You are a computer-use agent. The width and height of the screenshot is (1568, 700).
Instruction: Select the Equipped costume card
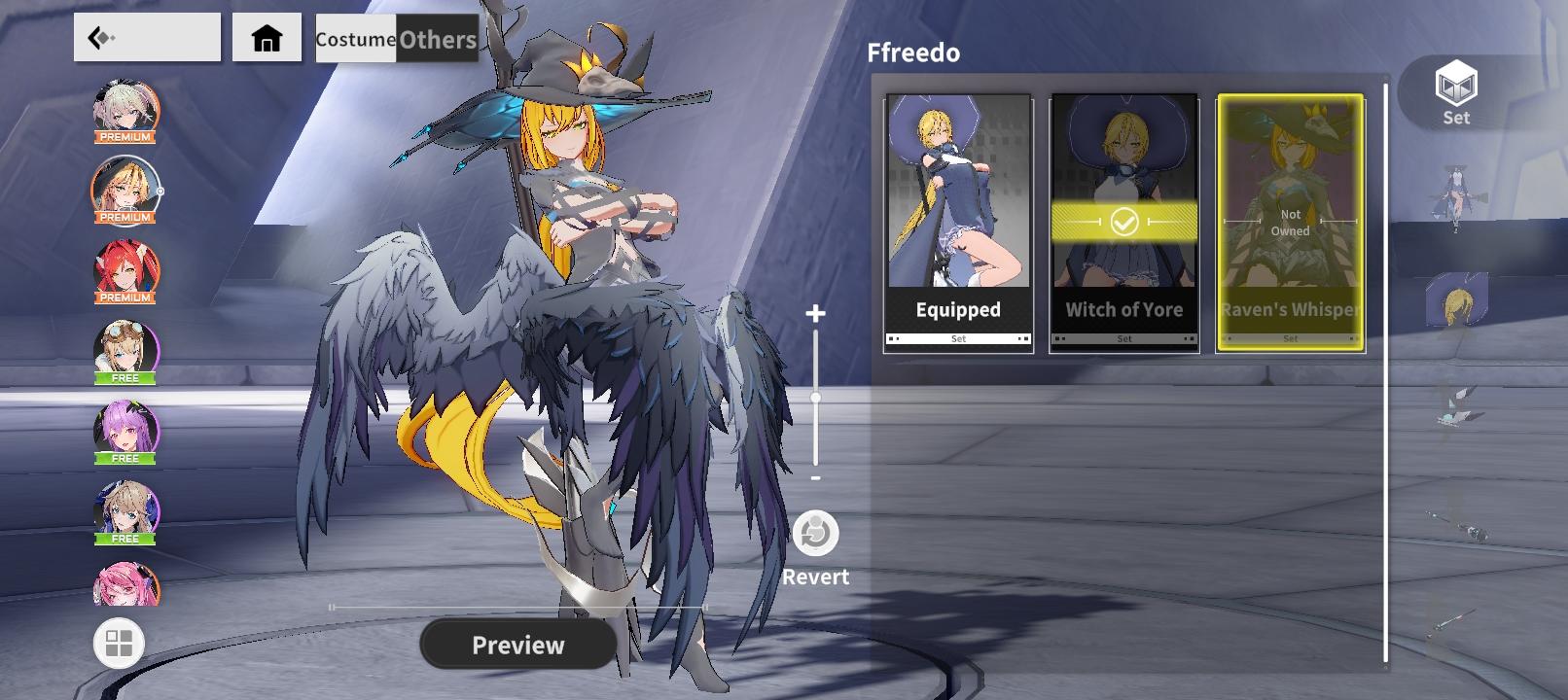pyautogui.click(x=958, y=223)
